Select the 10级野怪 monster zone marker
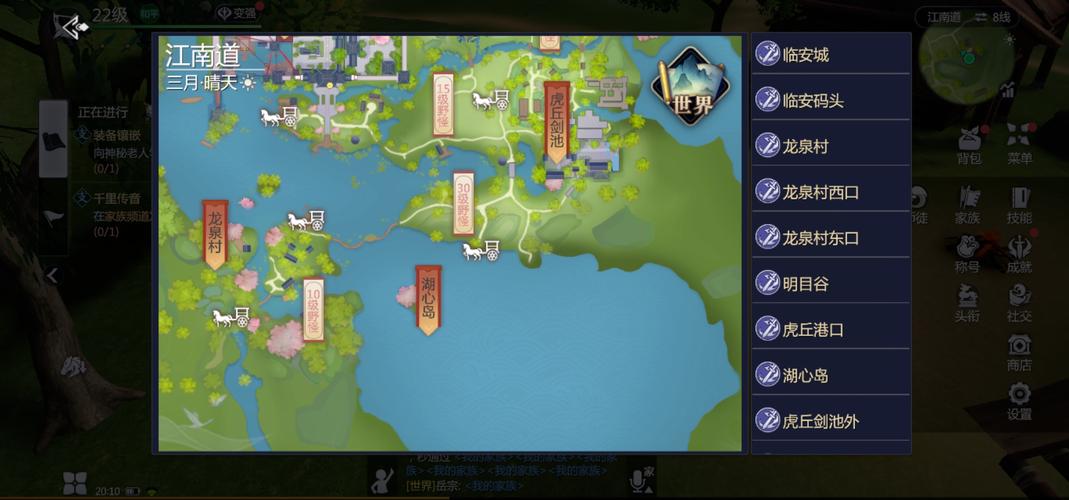Screen dimensions: 1069x500 313,309
